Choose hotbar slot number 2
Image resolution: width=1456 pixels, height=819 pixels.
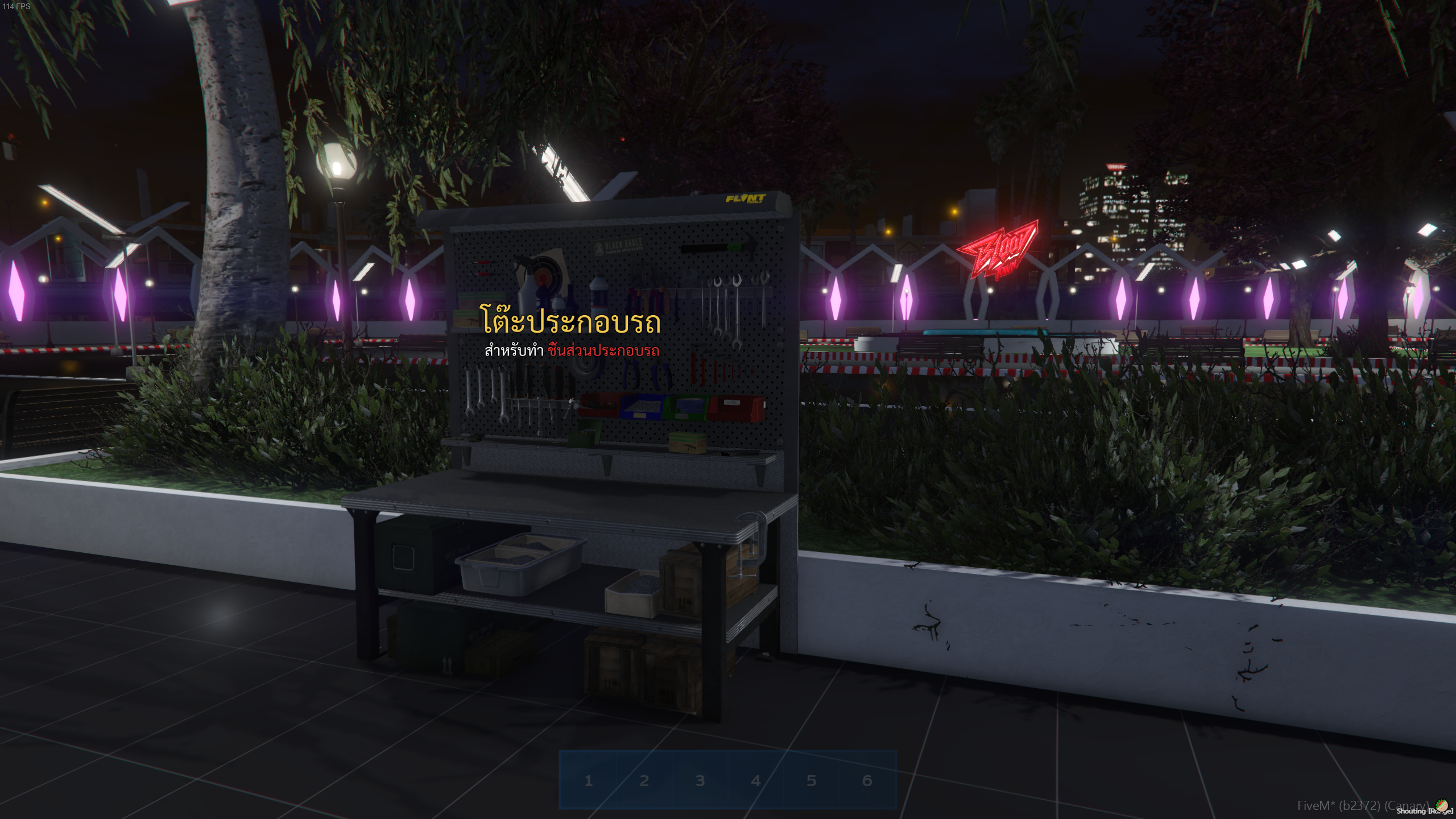pyautogui.click(x=644, y=780)
